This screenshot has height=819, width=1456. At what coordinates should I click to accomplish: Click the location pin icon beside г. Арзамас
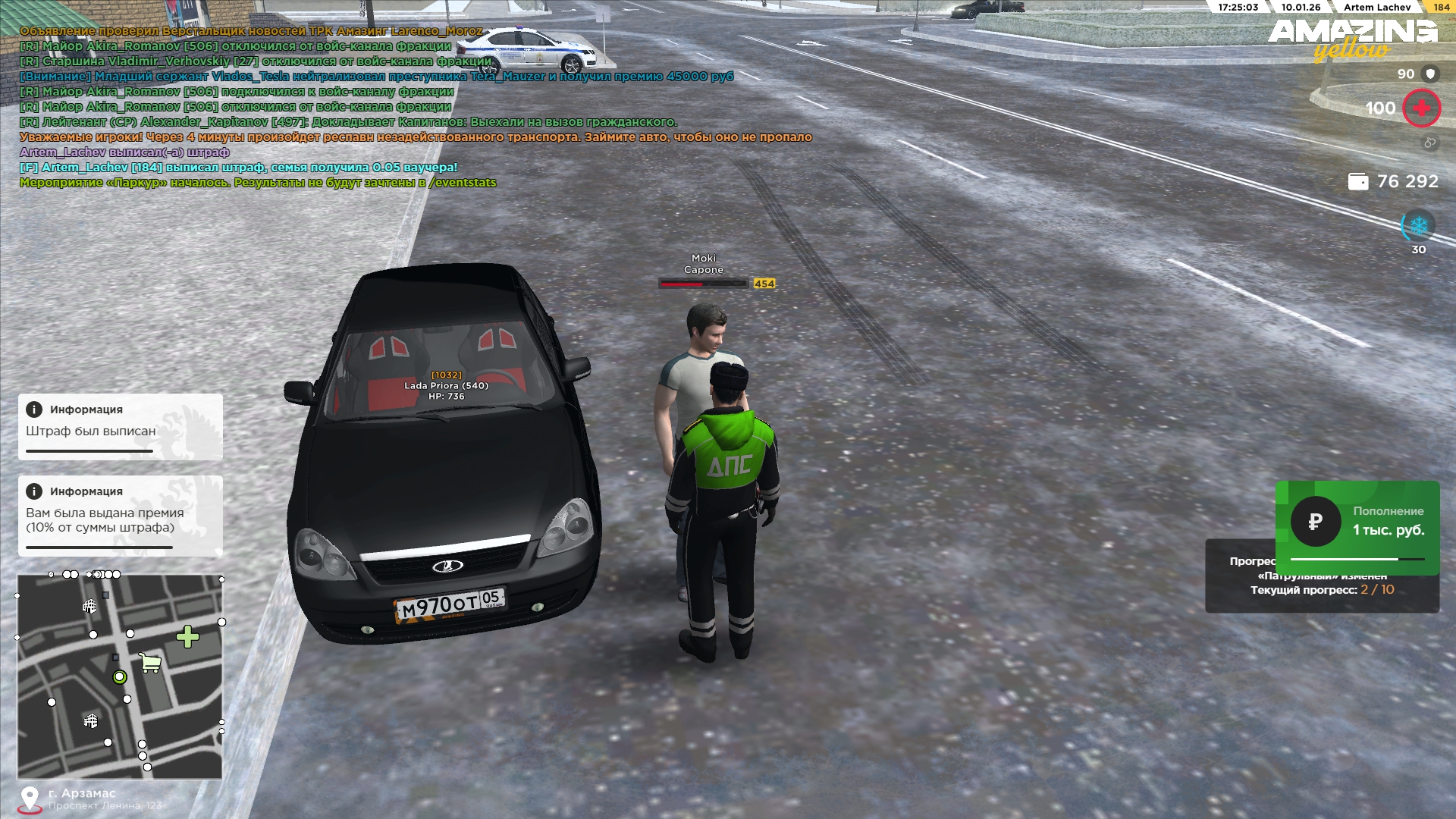(x=30, y=799)
